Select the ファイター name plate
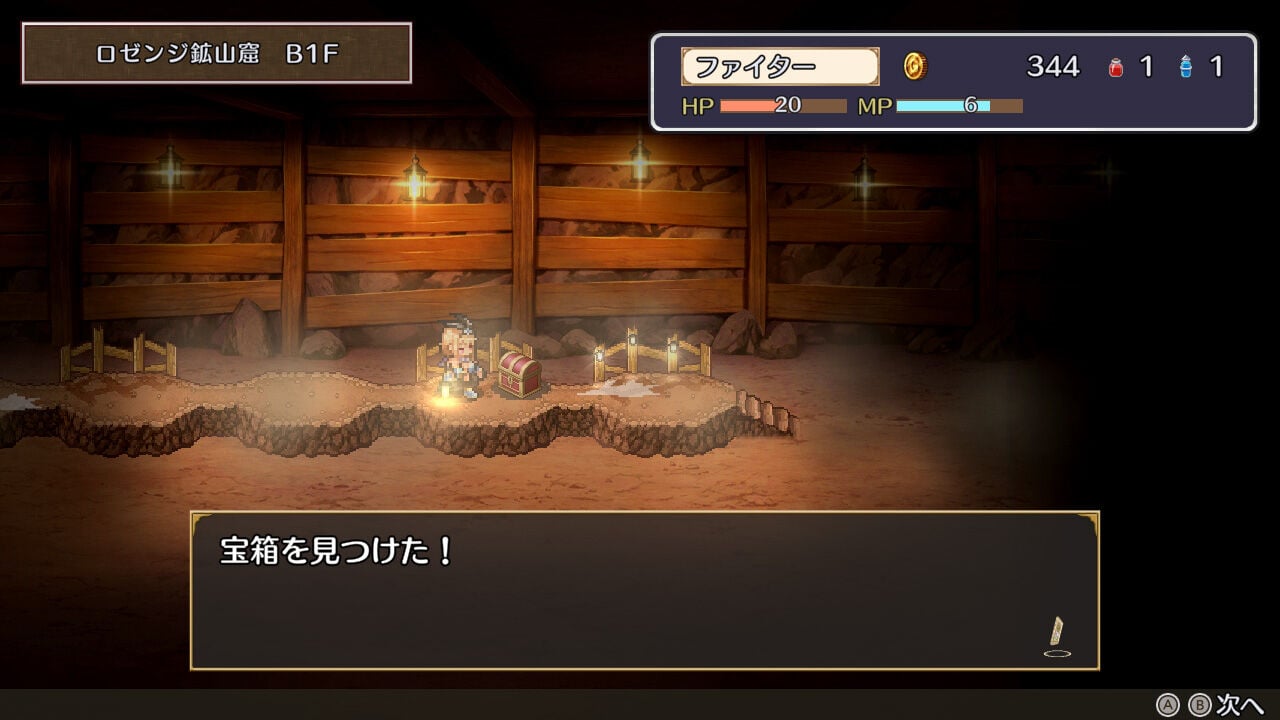Viewport: 1280px width, 720px height. point(783,66)
